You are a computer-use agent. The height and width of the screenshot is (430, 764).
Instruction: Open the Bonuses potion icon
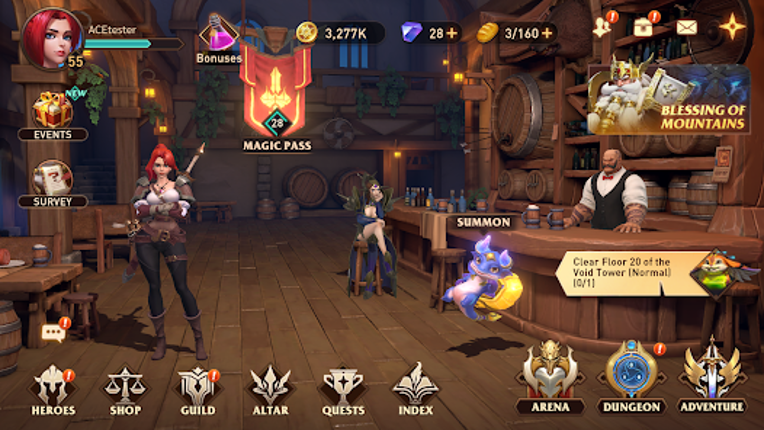(x=219, y=38)
